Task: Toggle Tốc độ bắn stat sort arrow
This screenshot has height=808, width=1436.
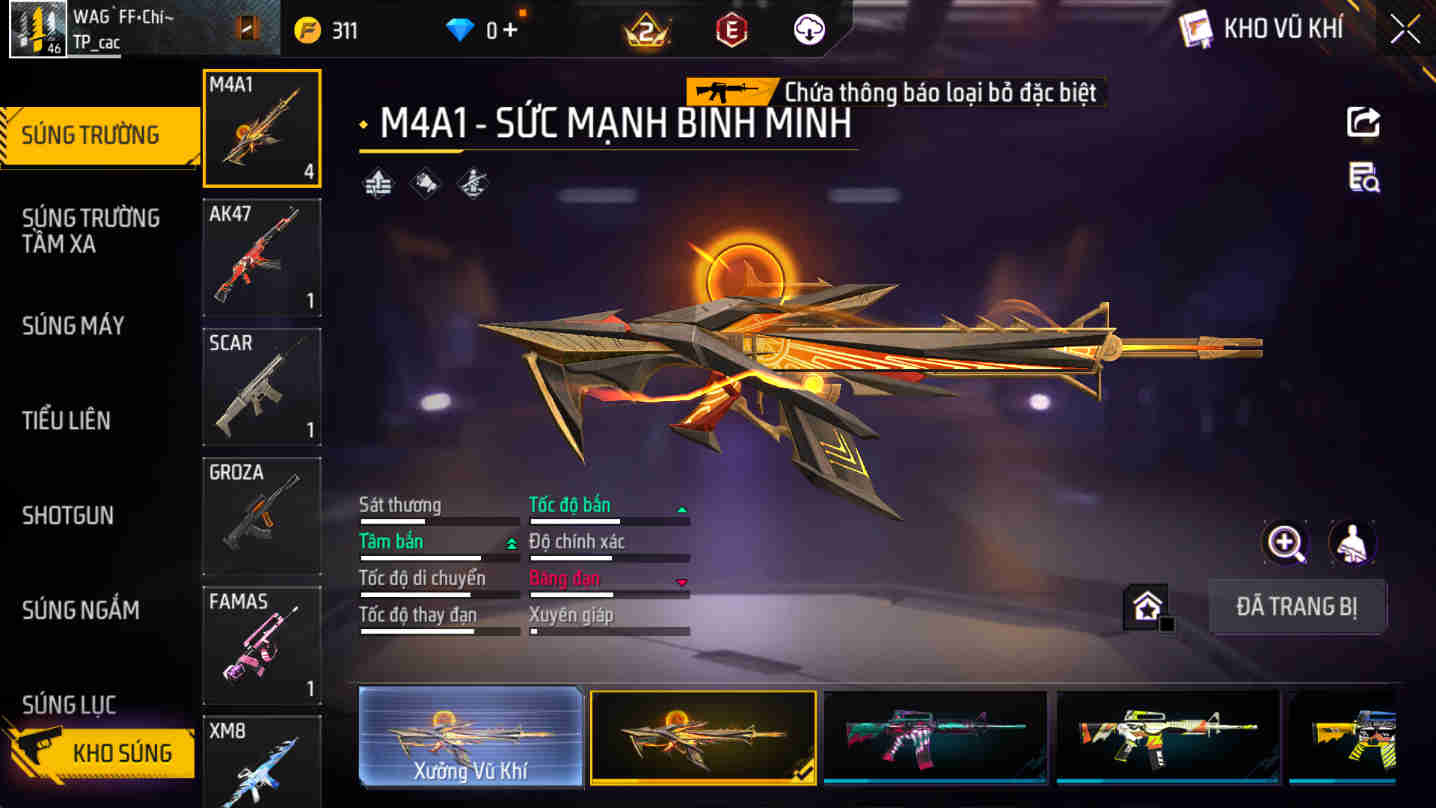Action: 682,508
